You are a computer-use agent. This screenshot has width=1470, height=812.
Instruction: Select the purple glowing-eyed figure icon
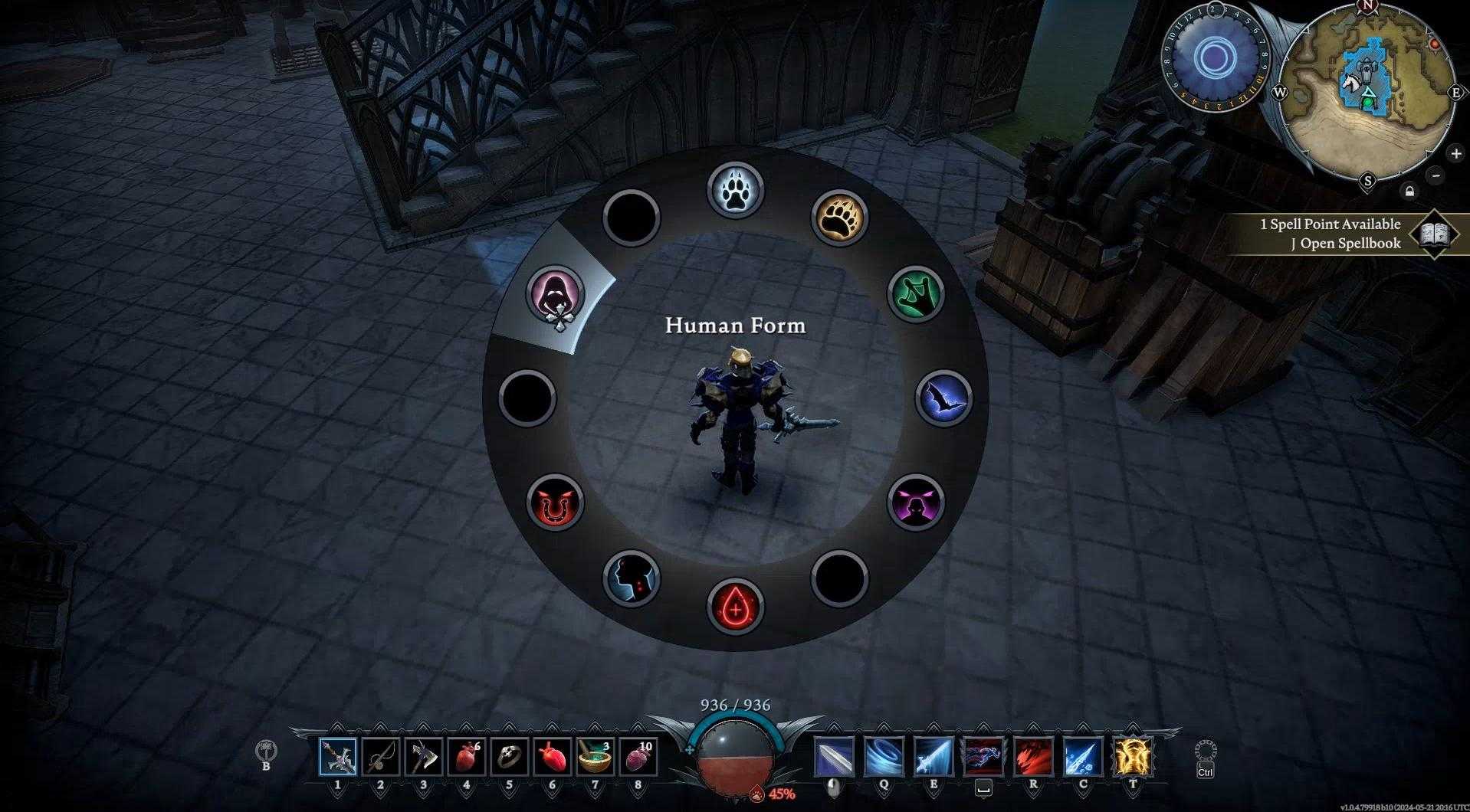[x=916, y=503]
